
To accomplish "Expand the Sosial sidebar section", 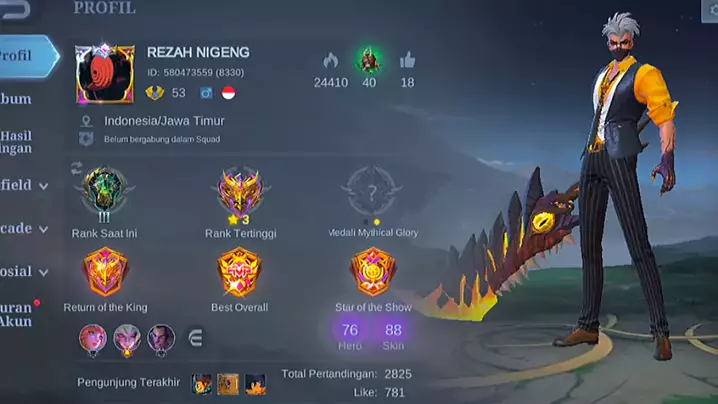I will coord(22,271).
